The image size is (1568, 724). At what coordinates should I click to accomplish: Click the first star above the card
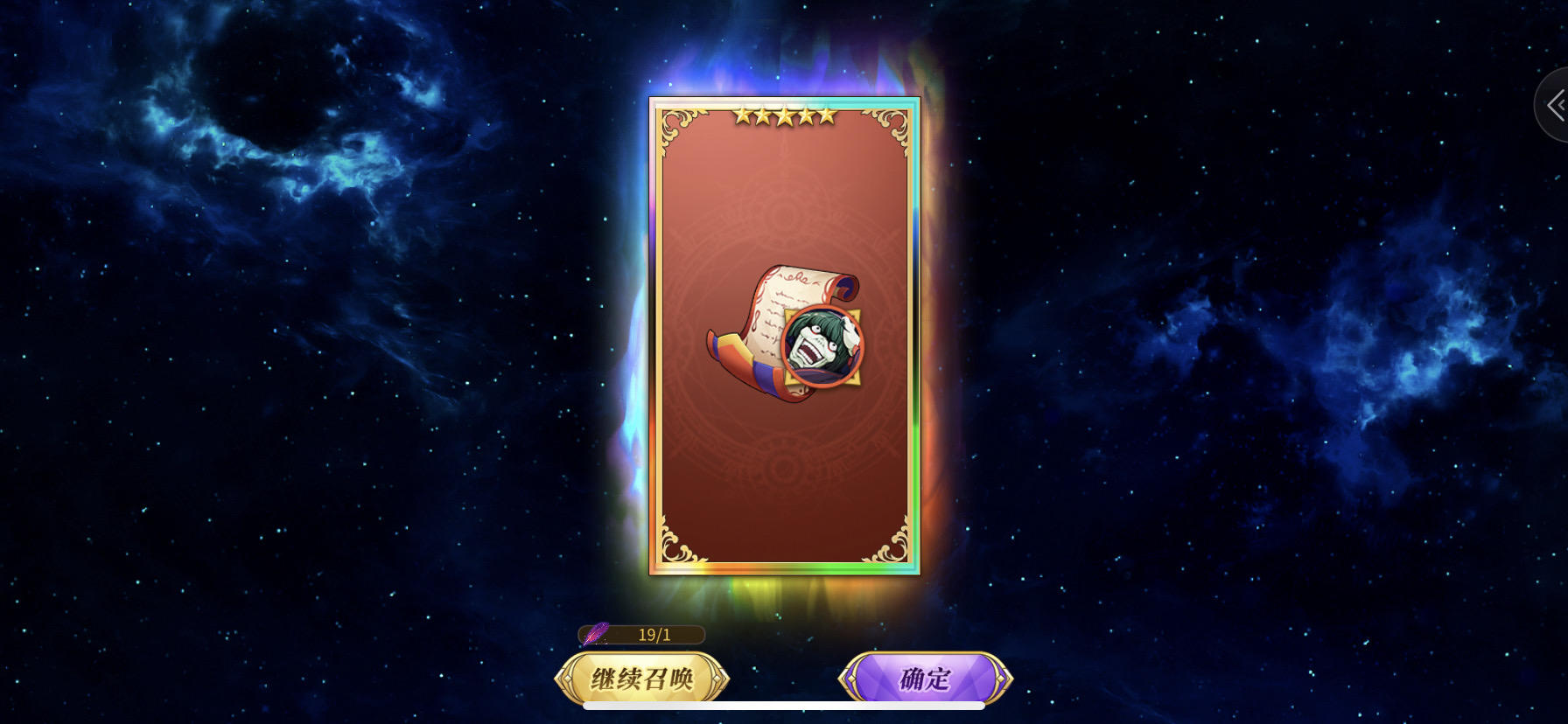(x=745, y=115)
